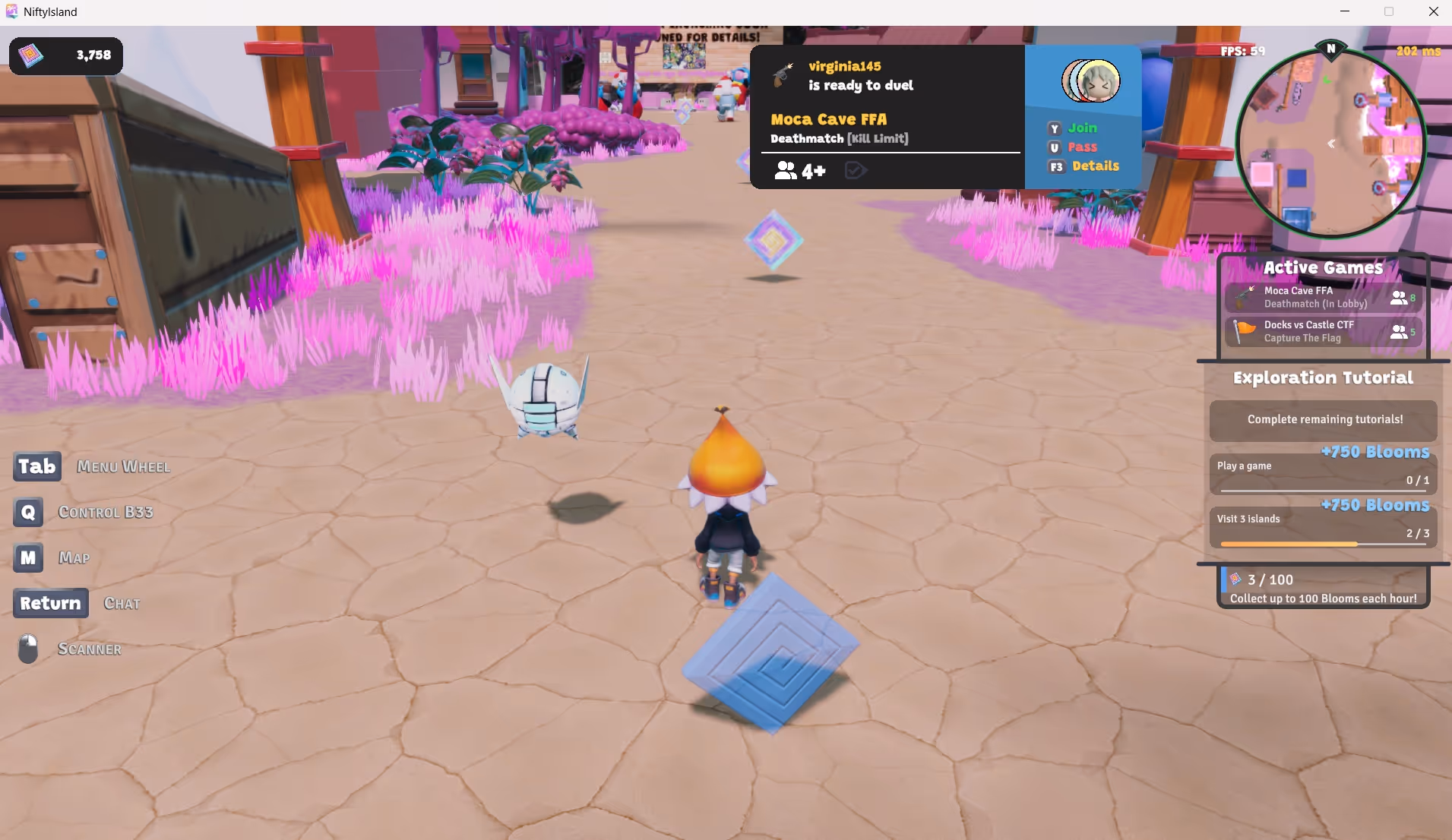Open the Chat box
Image resolution: width=1452 pixels, height=840 pixels.
pyautogui.click(x=50, y=603)
